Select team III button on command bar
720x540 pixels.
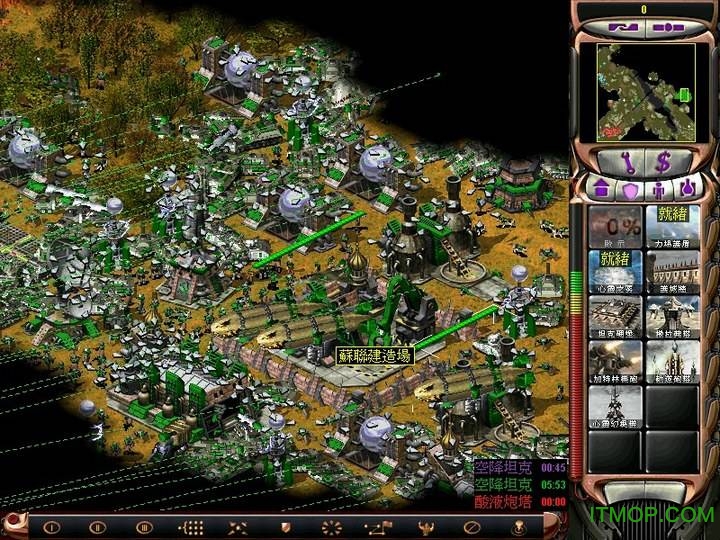(x=144, y=526)
